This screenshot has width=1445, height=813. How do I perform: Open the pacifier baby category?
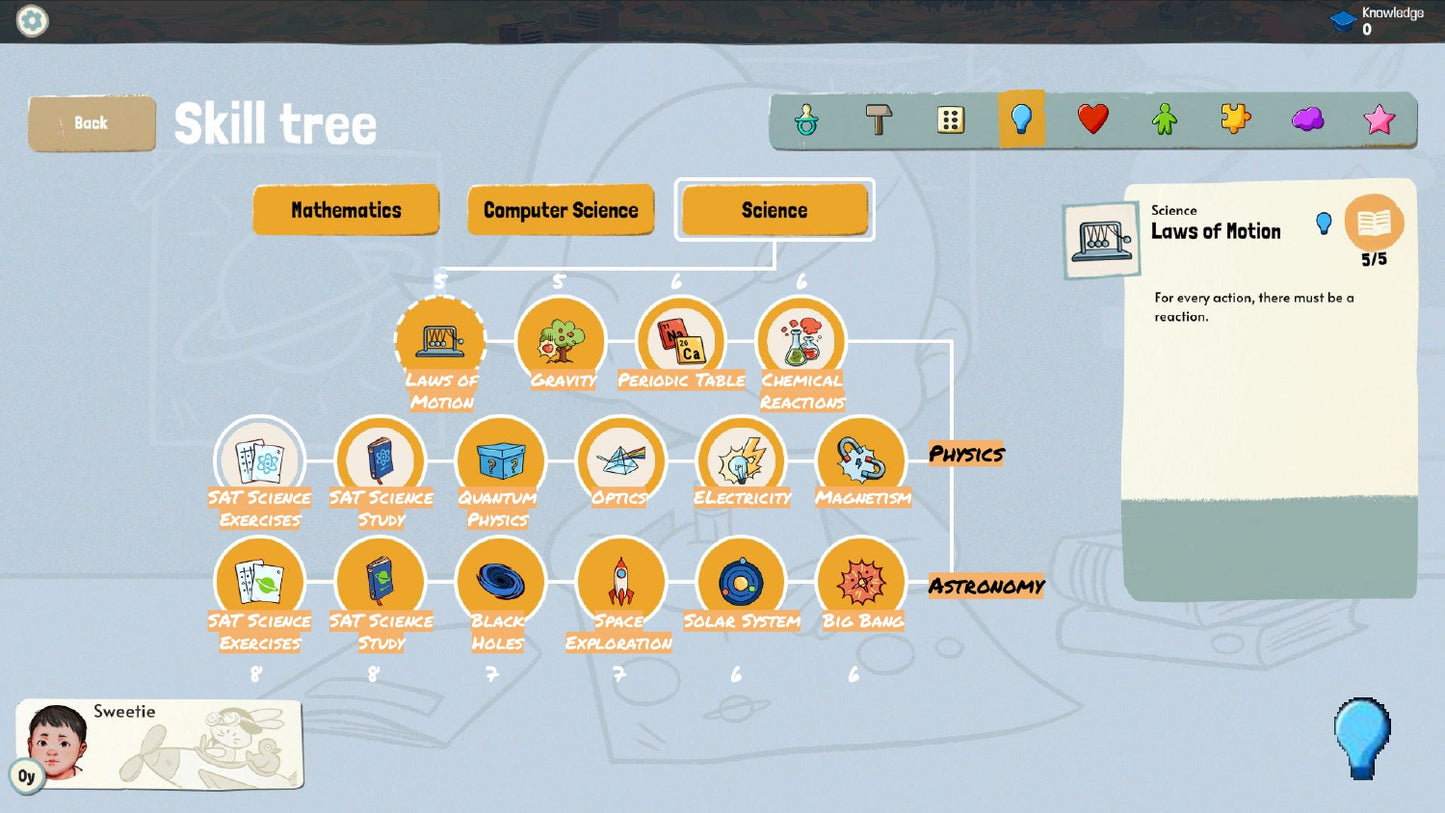[806, 119]
